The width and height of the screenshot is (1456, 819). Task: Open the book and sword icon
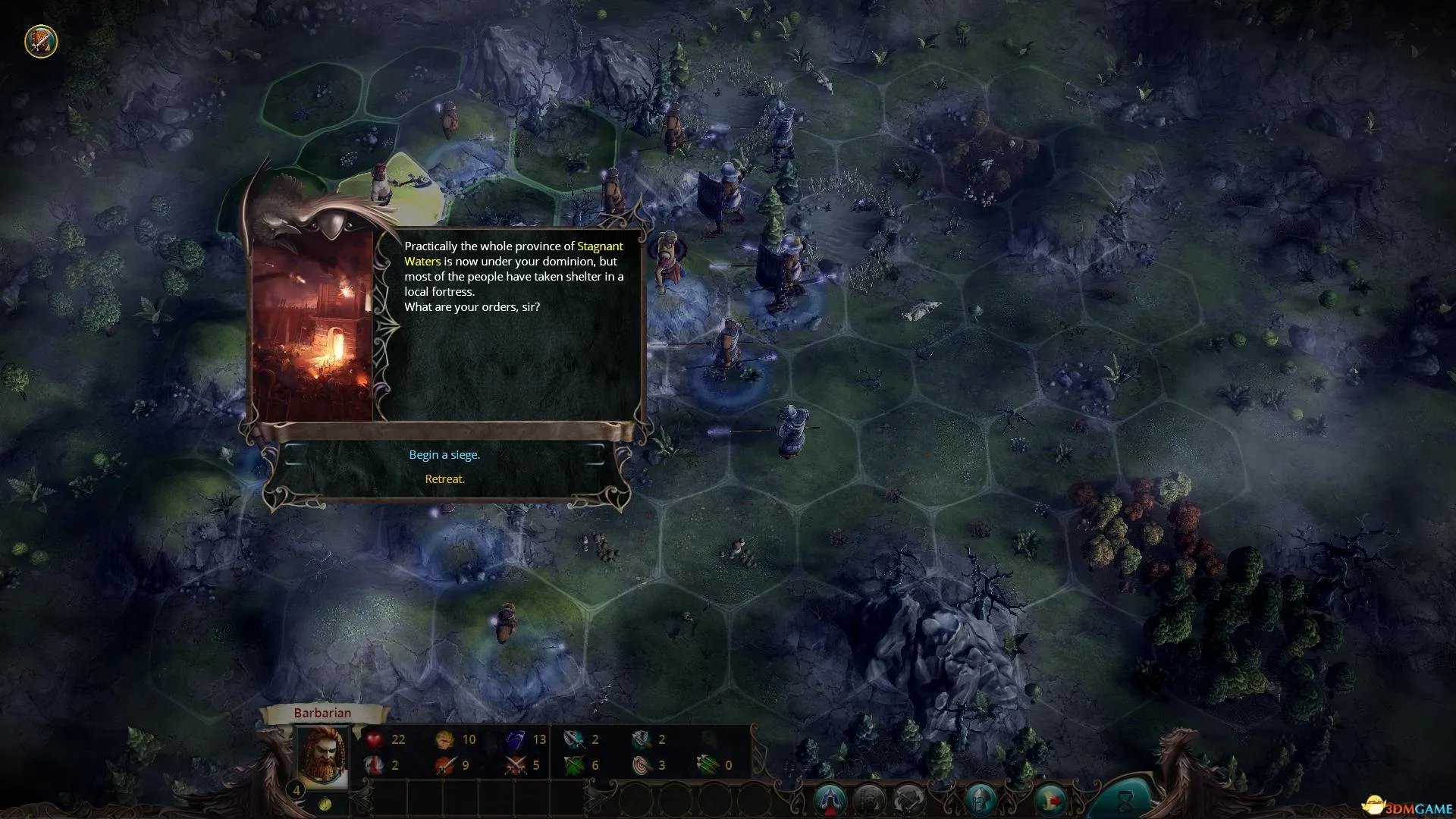pos(40,41)
